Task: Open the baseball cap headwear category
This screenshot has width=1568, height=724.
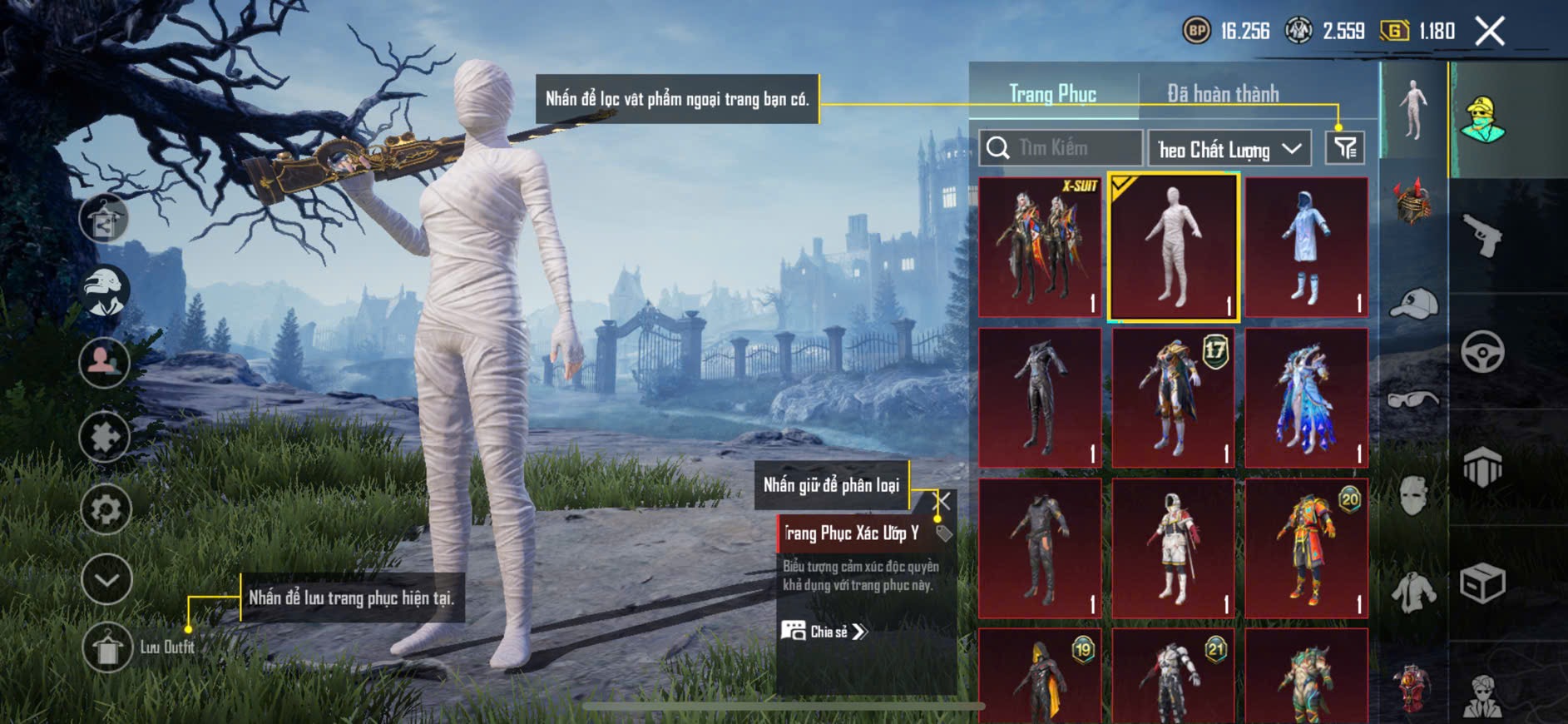Action: [x=1413, y=304]
